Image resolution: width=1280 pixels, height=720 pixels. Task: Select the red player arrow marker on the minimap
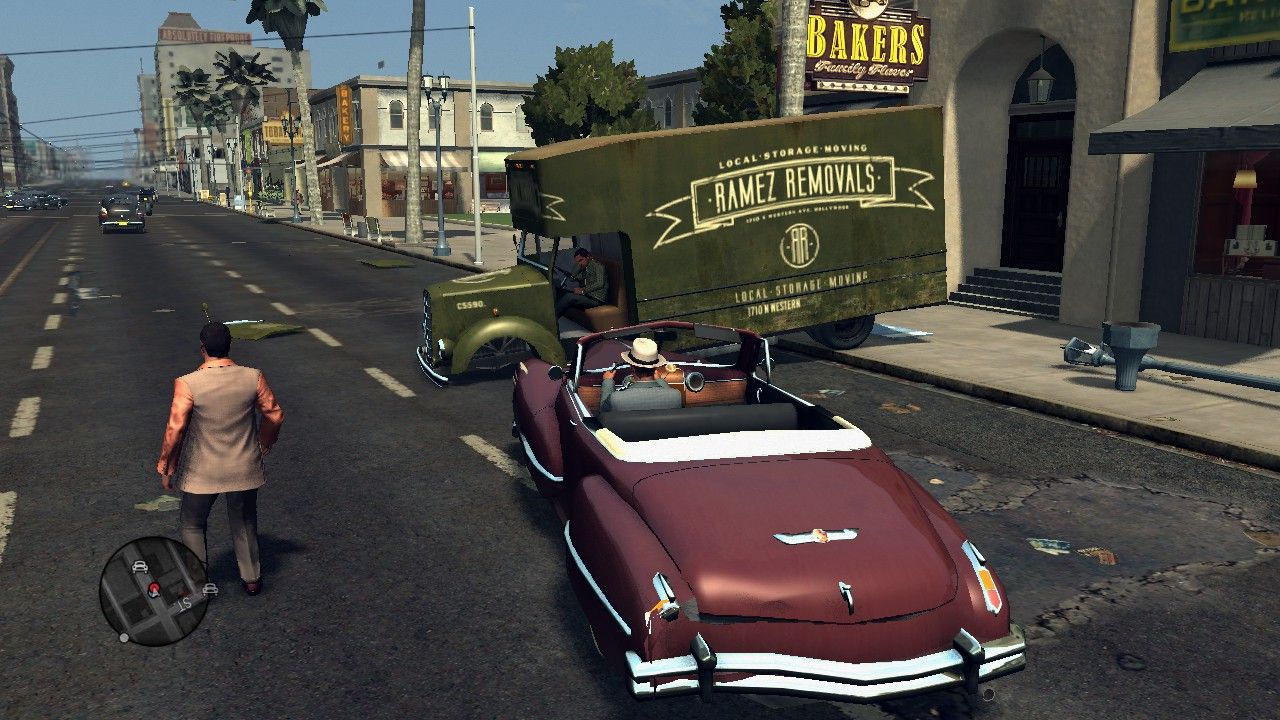point(155,589)
